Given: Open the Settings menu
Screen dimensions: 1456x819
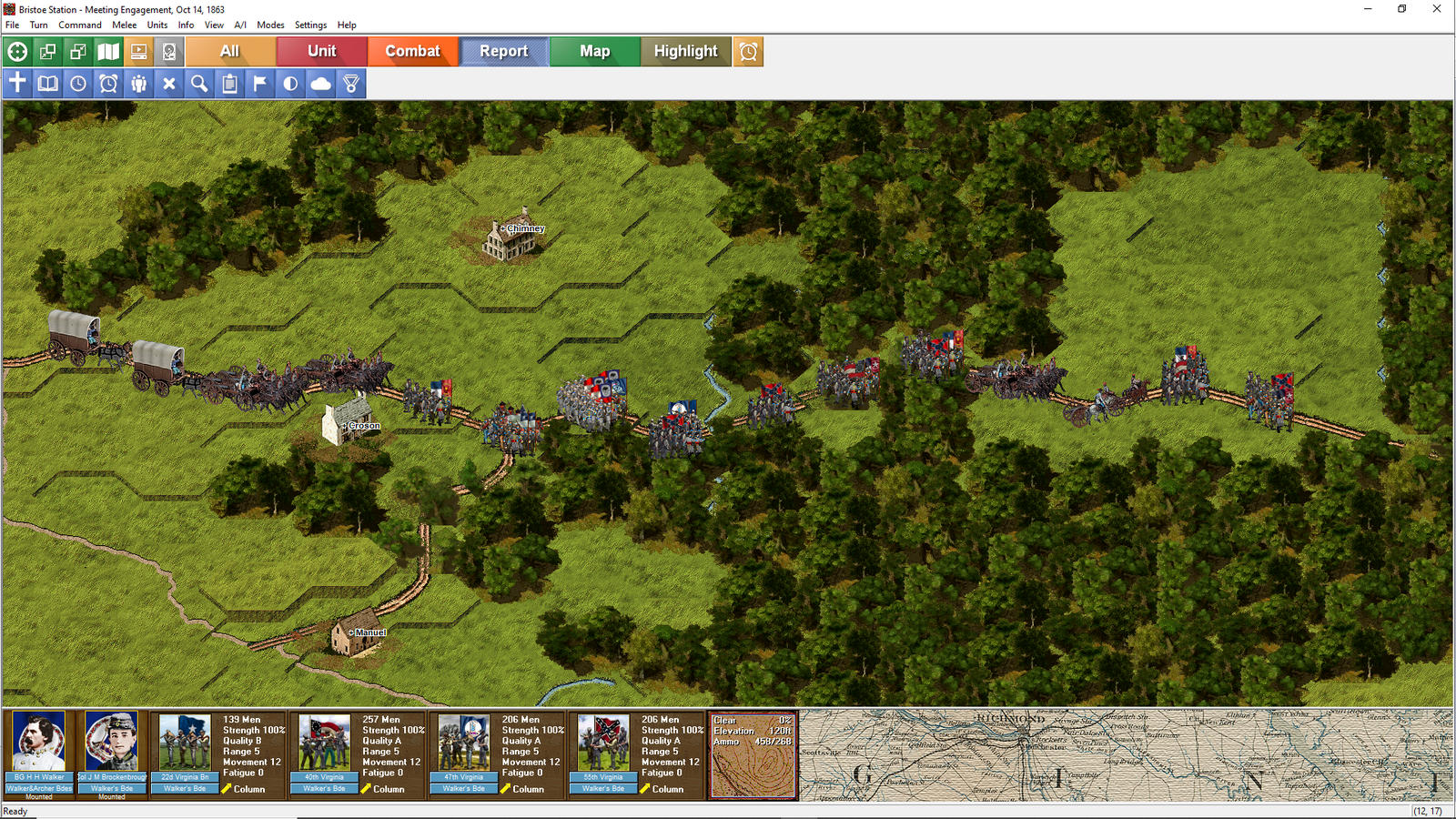Looking at the screenshot, I should pos(310,25).
